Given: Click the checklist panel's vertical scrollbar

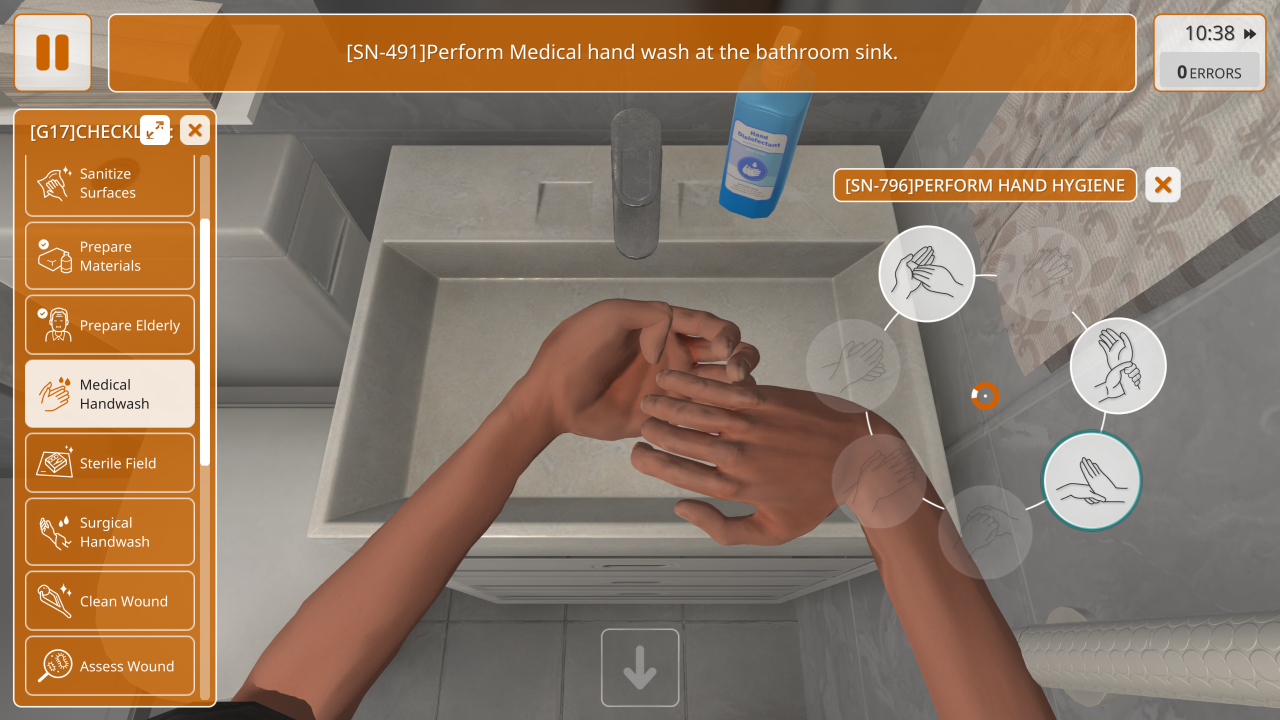Looking at the screenshot, I should tap(205, 340).
